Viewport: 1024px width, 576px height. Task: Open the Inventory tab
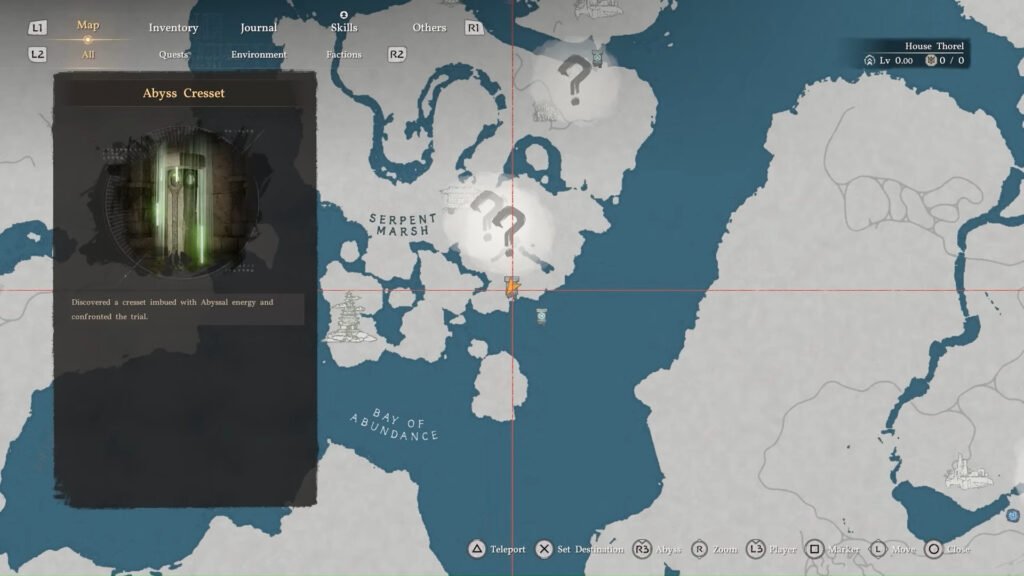coord(173,28)
